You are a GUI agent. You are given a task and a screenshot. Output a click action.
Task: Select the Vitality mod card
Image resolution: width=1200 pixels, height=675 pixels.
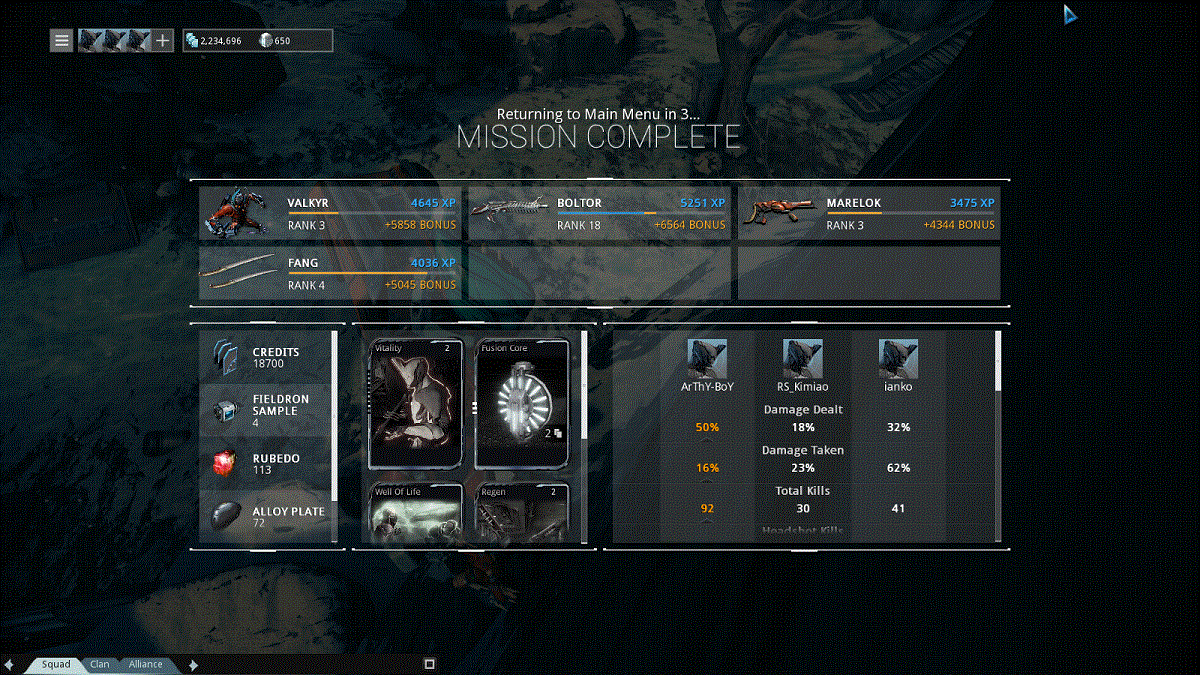pyautogui.click(x=416, y=404)
